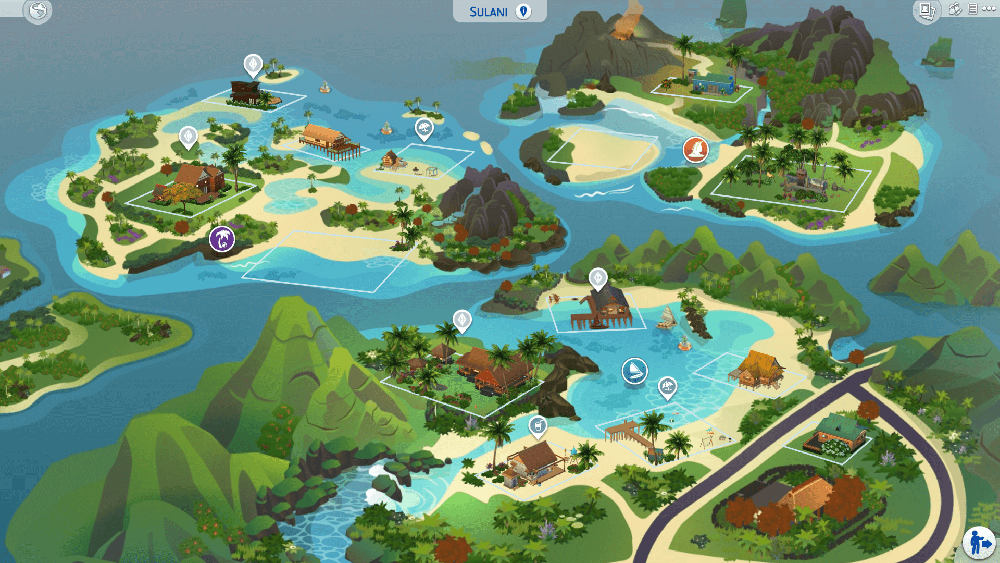
Task: Open the Manage Households portrait button
Action: [926, 11]
